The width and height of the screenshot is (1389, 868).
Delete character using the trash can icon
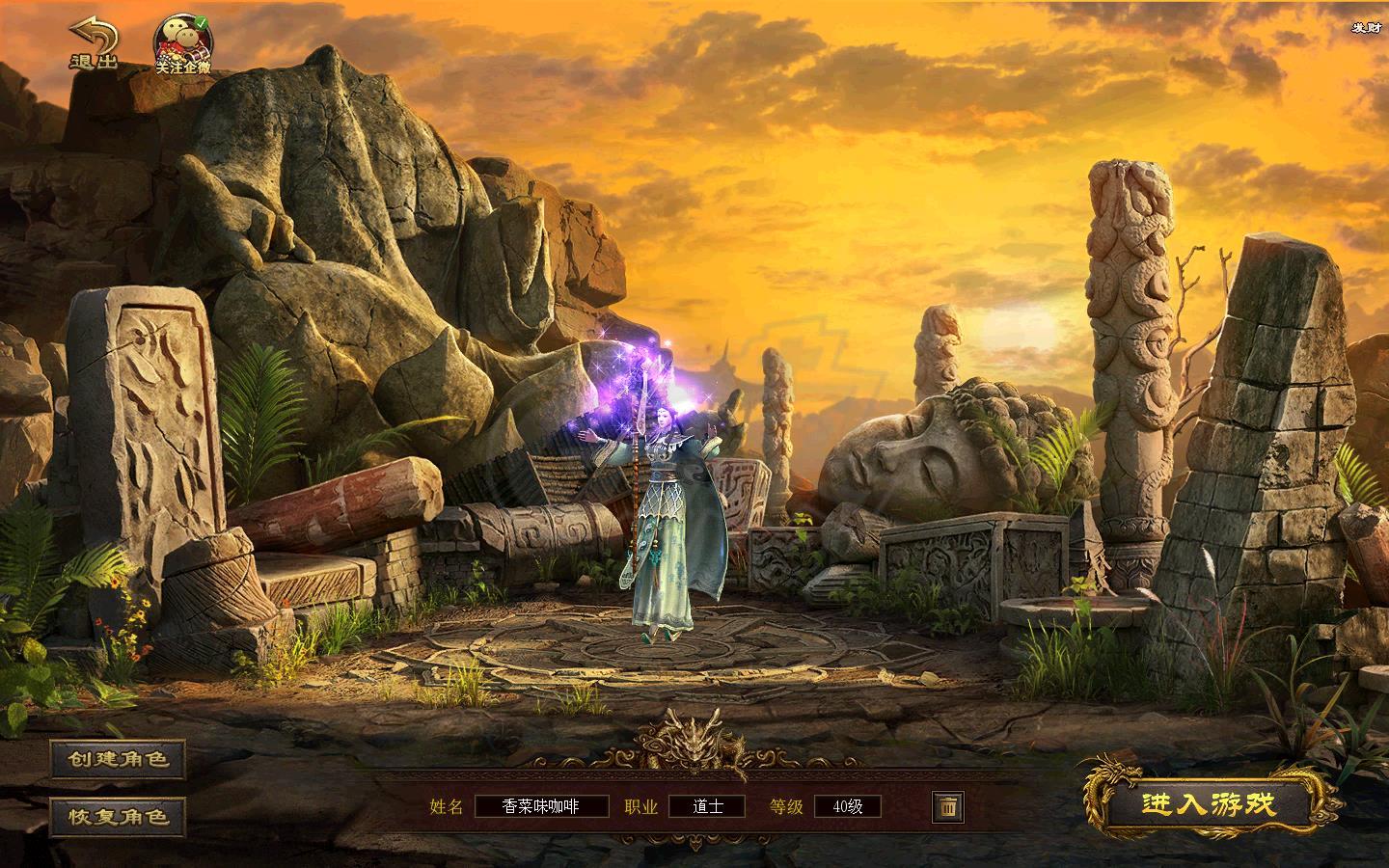point(947,806)
